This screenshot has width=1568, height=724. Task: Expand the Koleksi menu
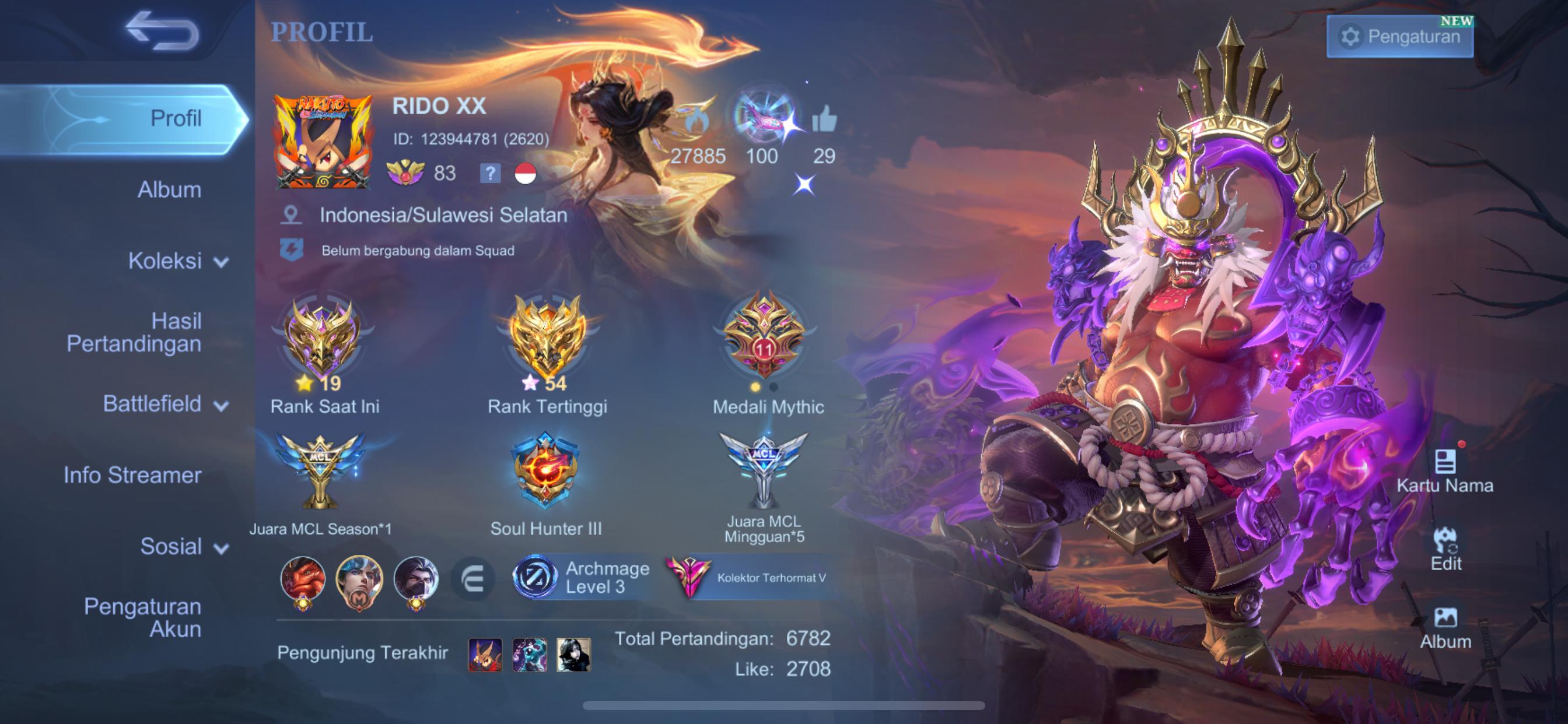(177, 261)
